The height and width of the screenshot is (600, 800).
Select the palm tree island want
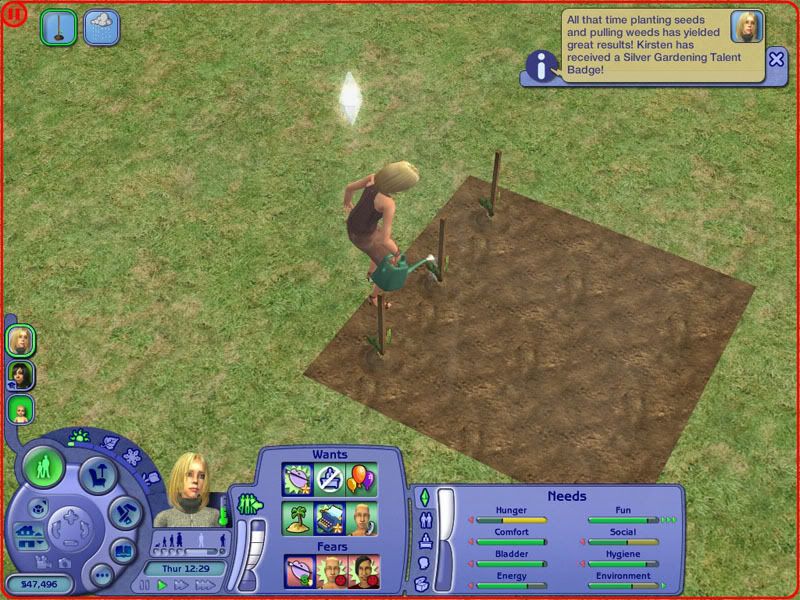298,516
